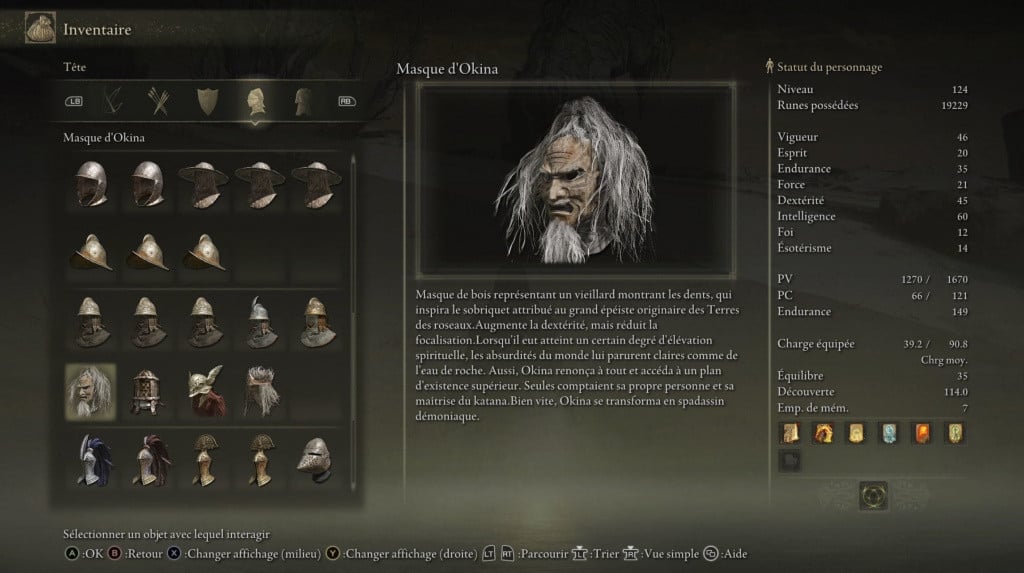Click the Great Rune emblem slot

point(874,495)
